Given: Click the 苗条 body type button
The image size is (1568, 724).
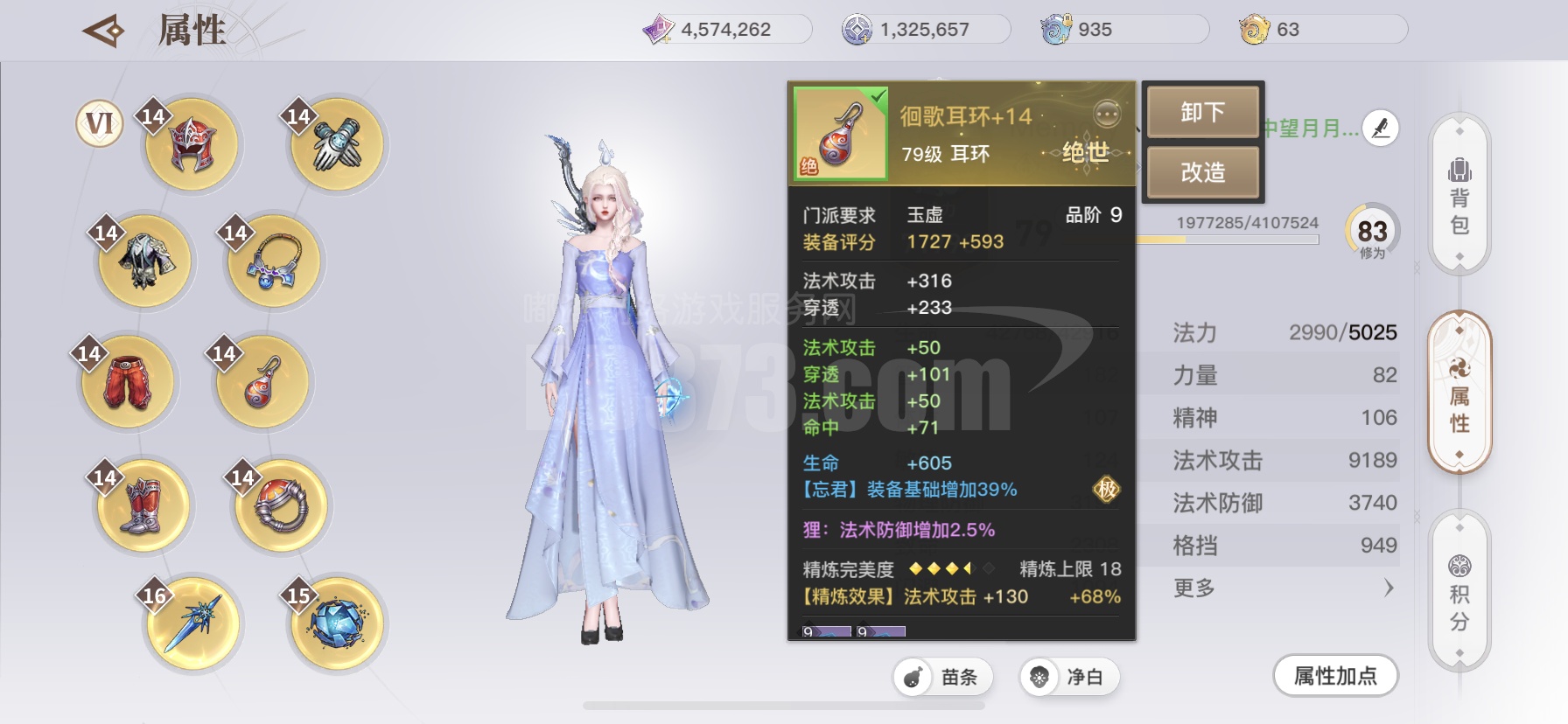Looking at the screenshot, I should [943, 677].
